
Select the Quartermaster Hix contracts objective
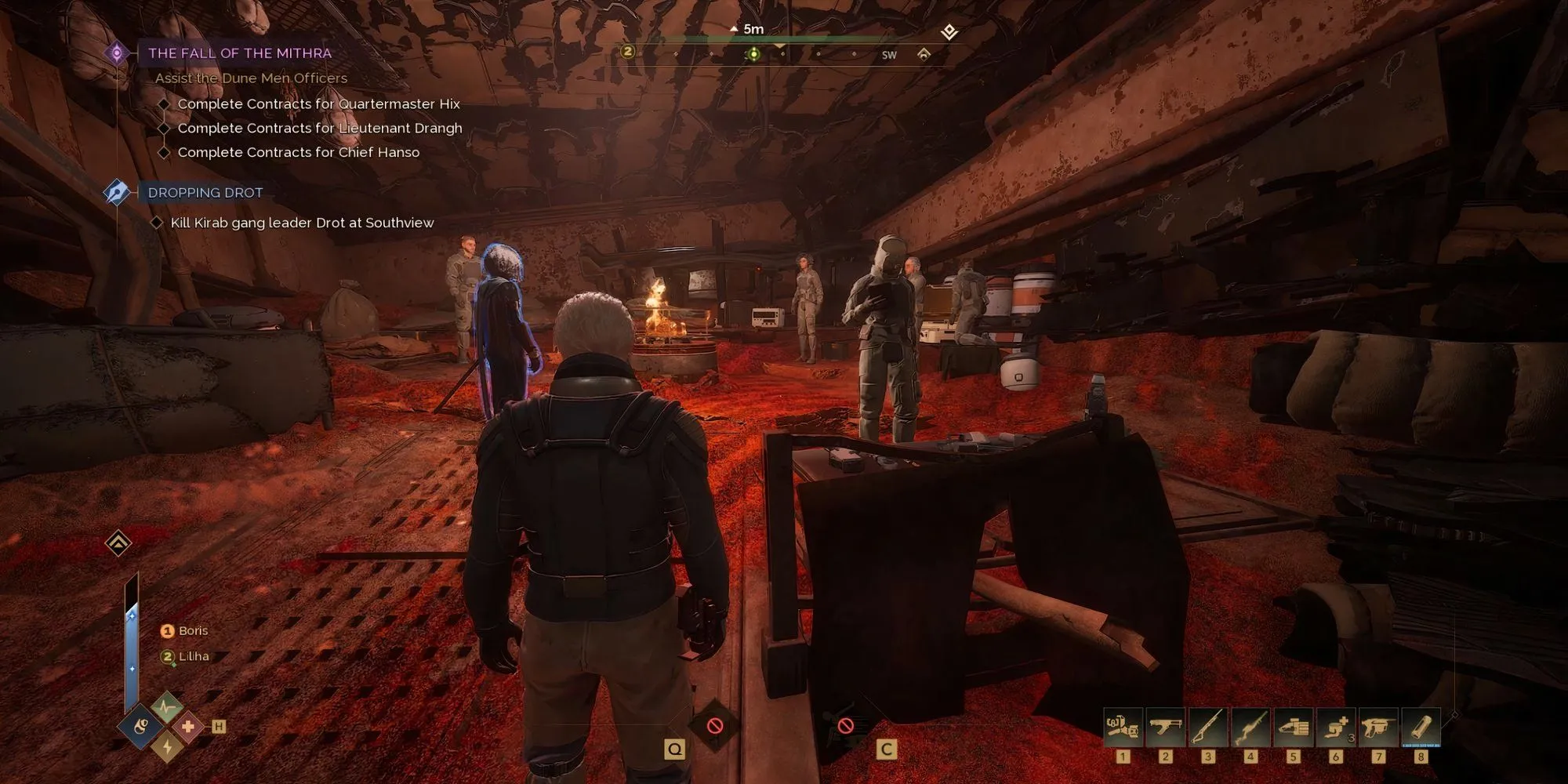coord(318,104)
